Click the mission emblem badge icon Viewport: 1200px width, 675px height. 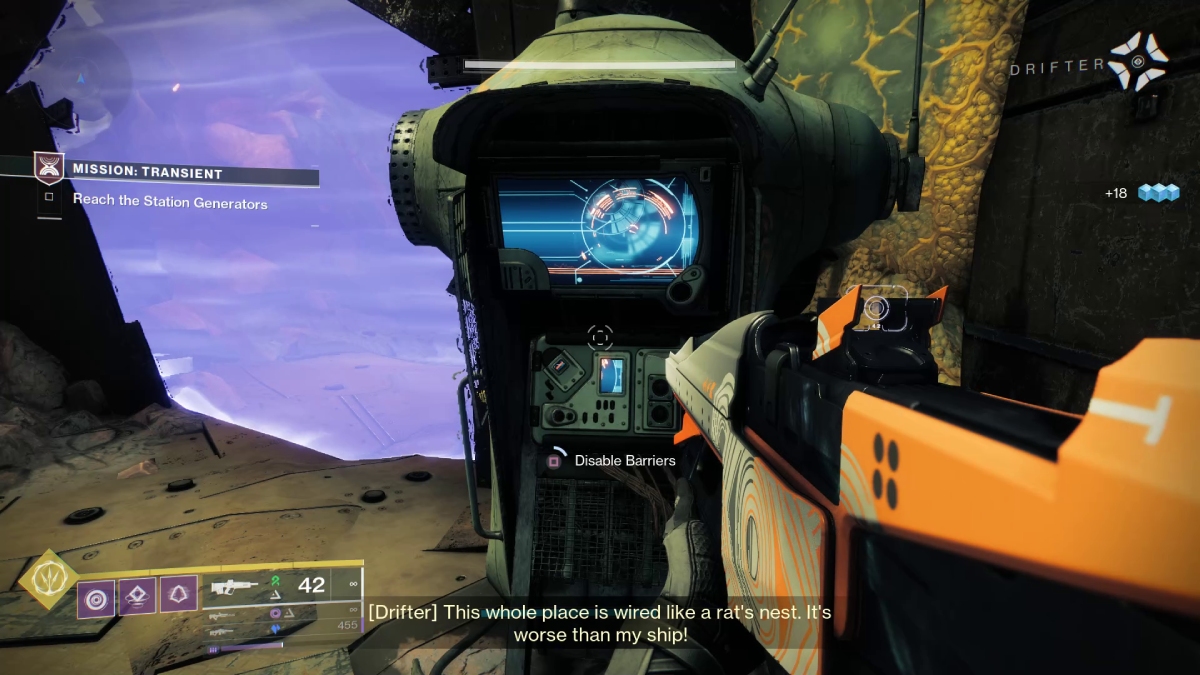coord(47,165)
